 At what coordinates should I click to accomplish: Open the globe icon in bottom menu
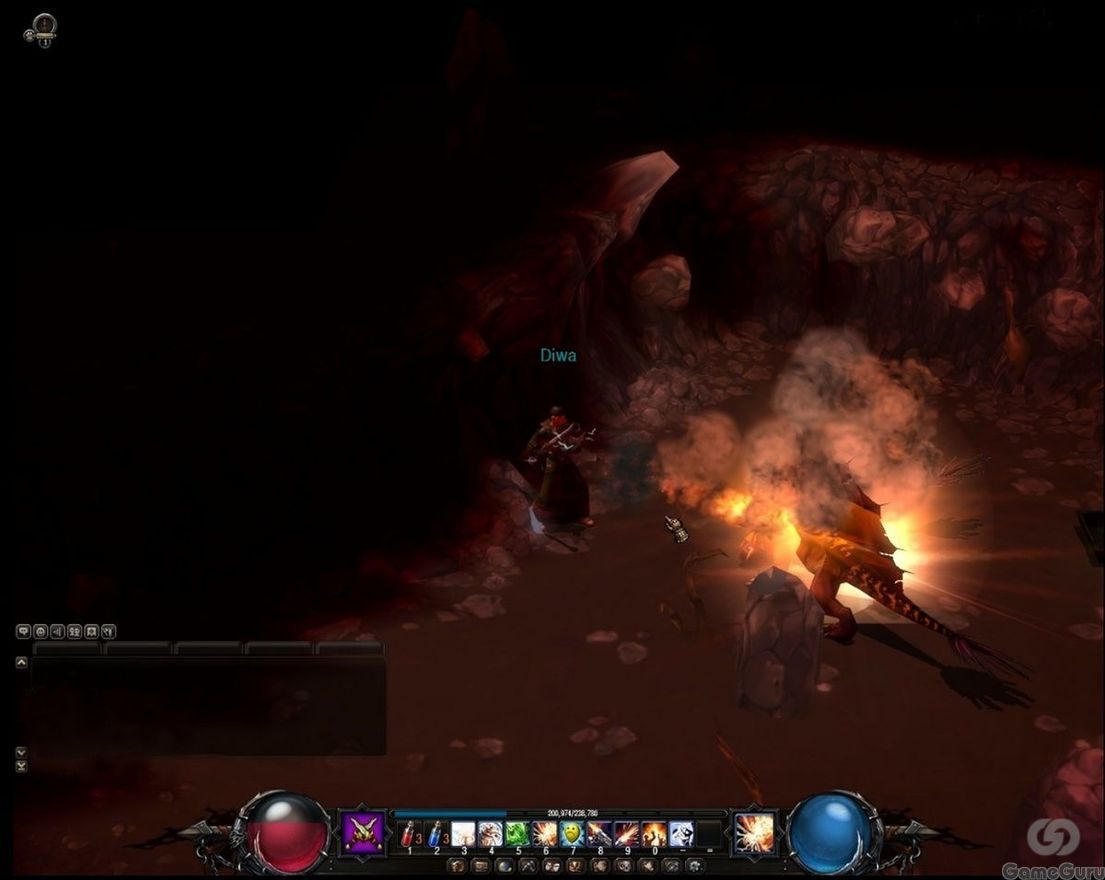tap(503, 865)
